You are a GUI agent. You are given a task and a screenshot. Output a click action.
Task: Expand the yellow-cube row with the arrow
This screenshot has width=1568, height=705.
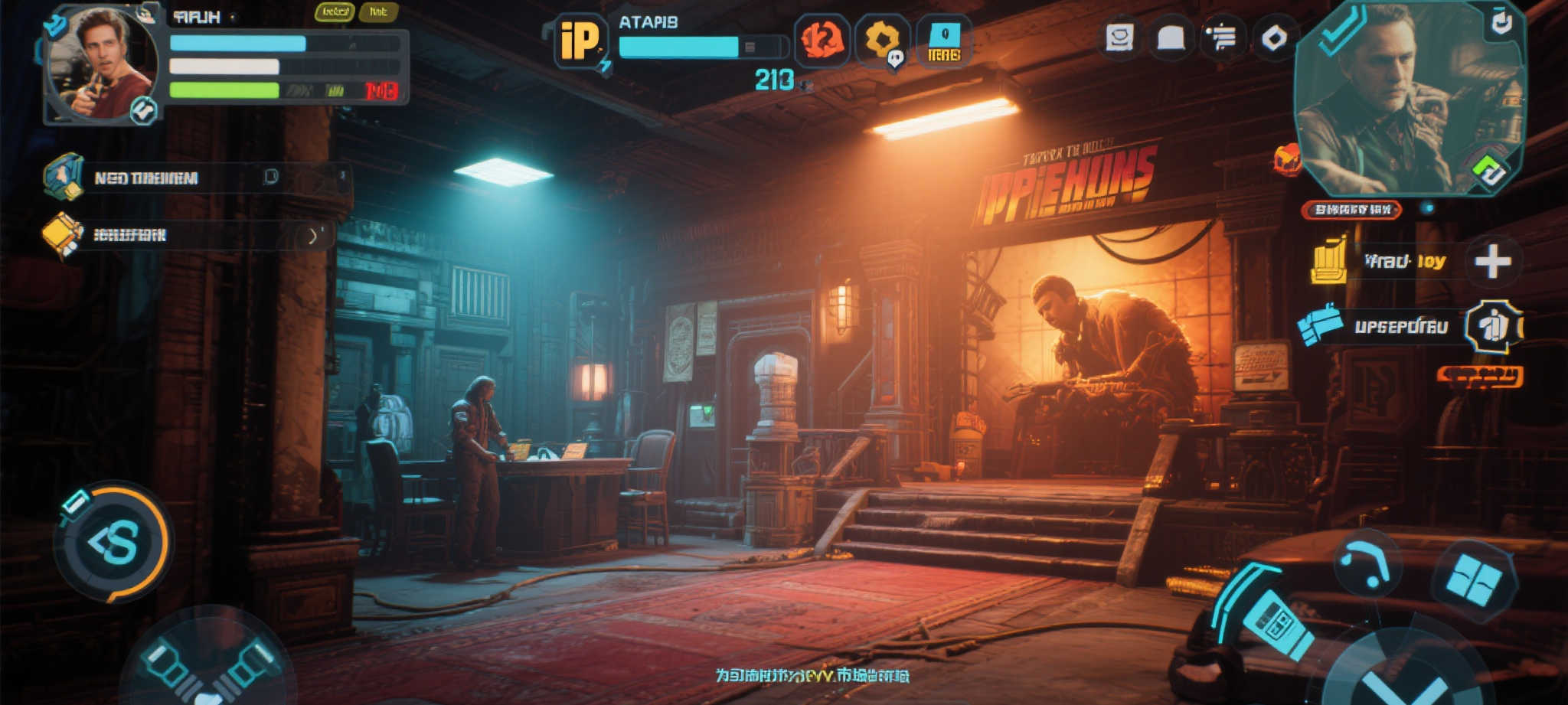tap(312, 236)
